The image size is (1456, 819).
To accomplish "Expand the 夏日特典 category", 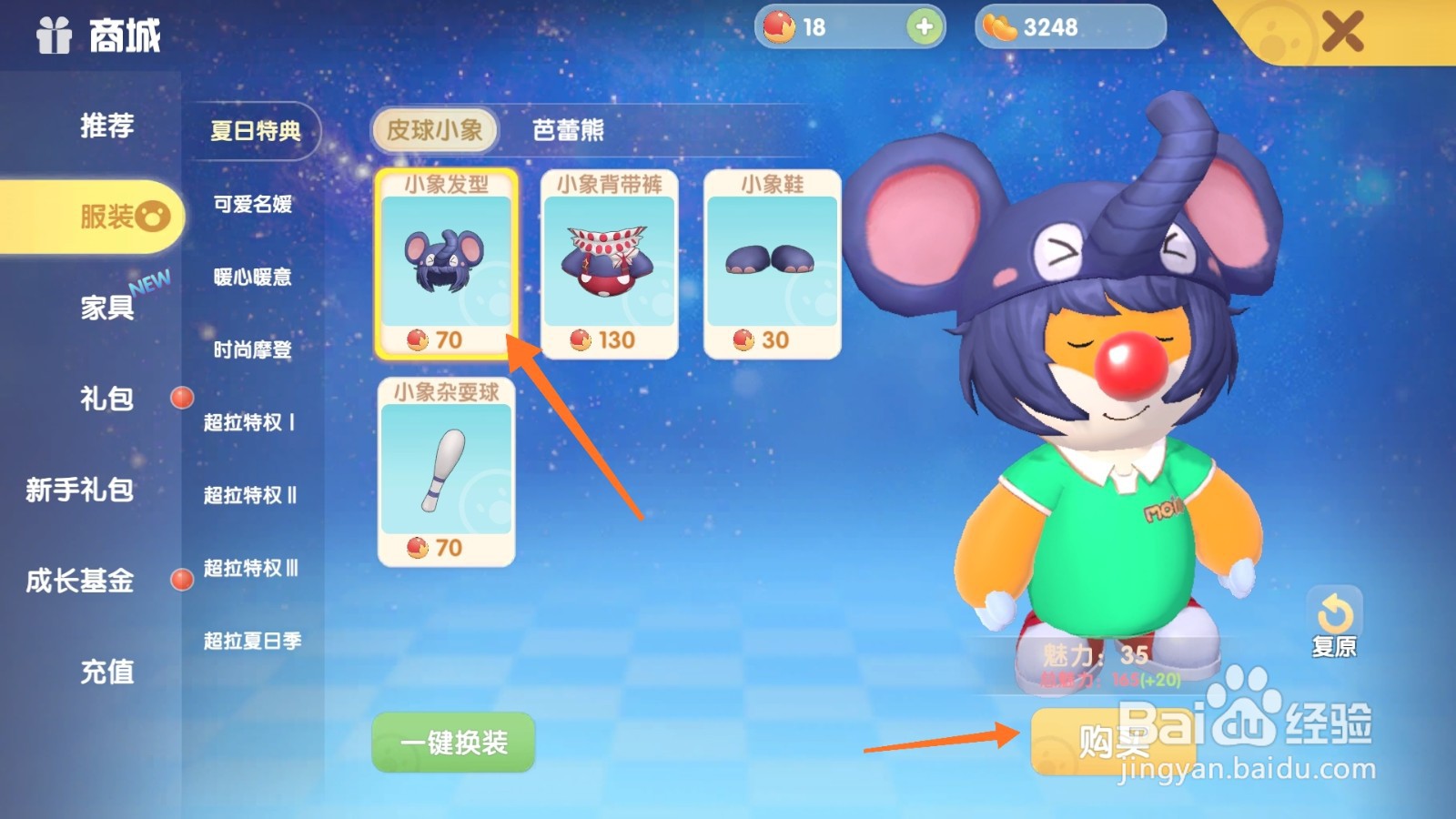I will [x=256, y=132].
